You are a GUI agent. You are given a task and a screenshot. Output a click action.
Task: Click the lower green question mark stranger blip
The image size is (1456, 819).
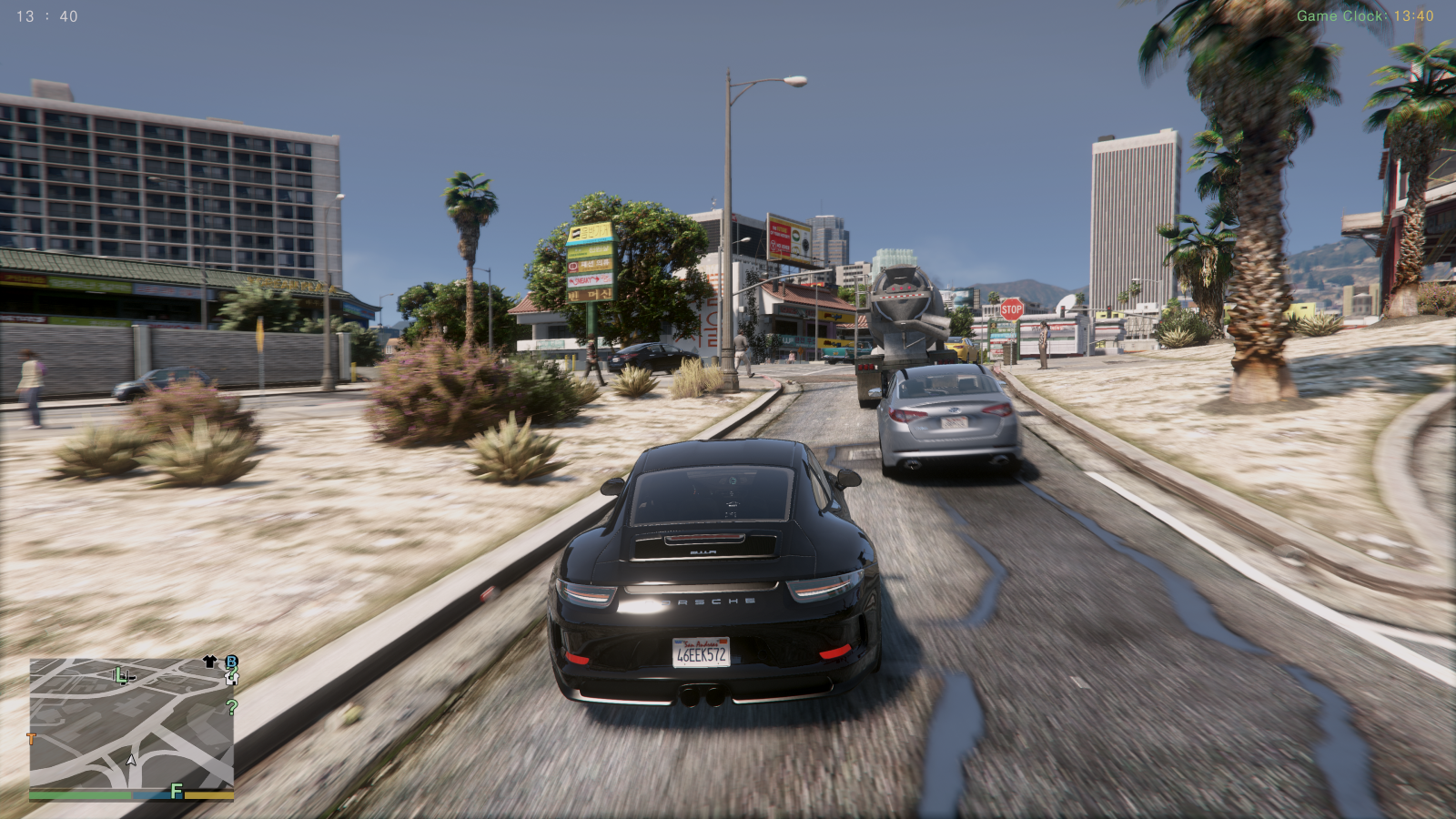click(x=230, y=708)
